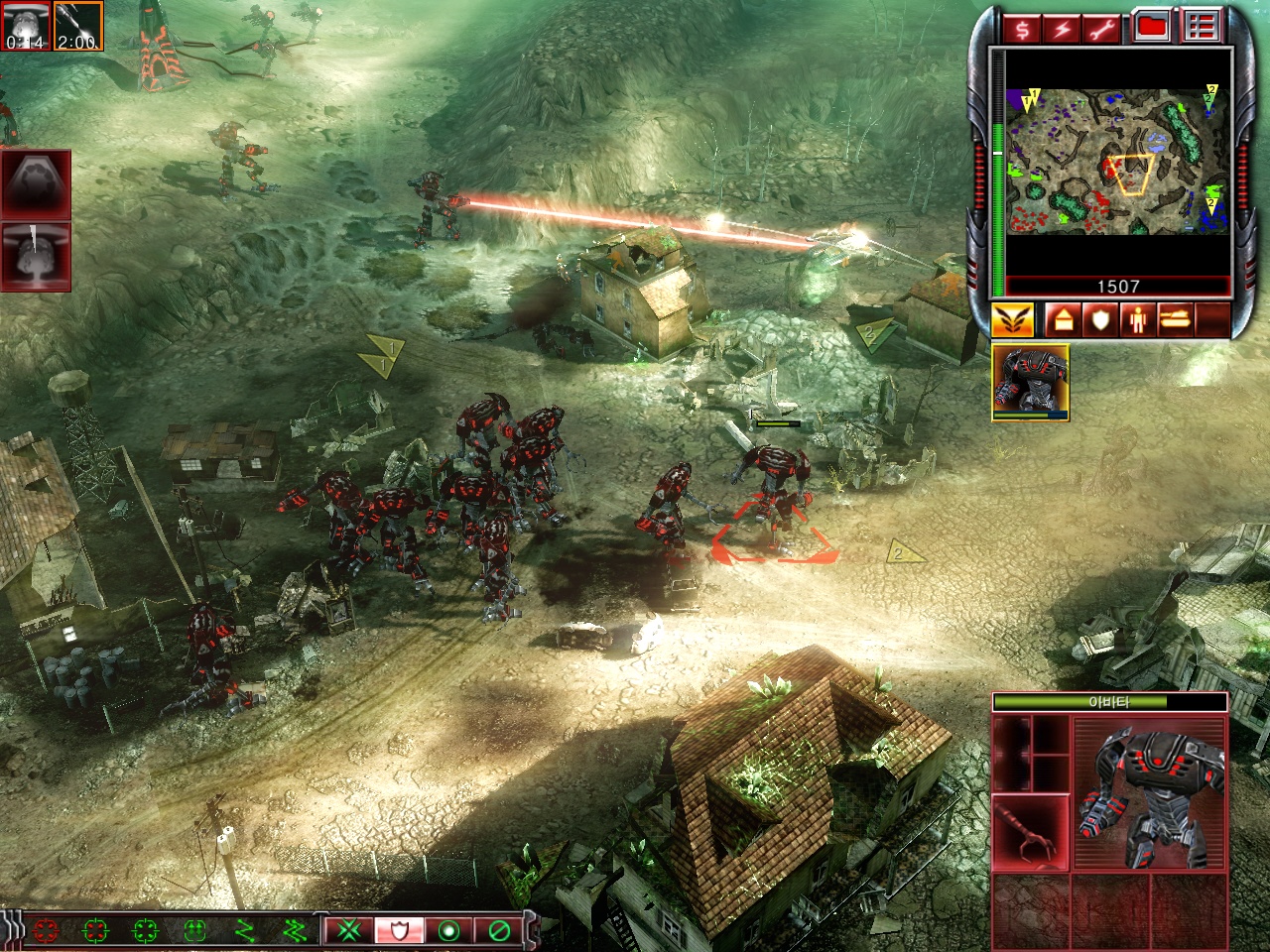
Task: Set hold fire stance with the no-symbol button
Action: click(x=499, y=930)
